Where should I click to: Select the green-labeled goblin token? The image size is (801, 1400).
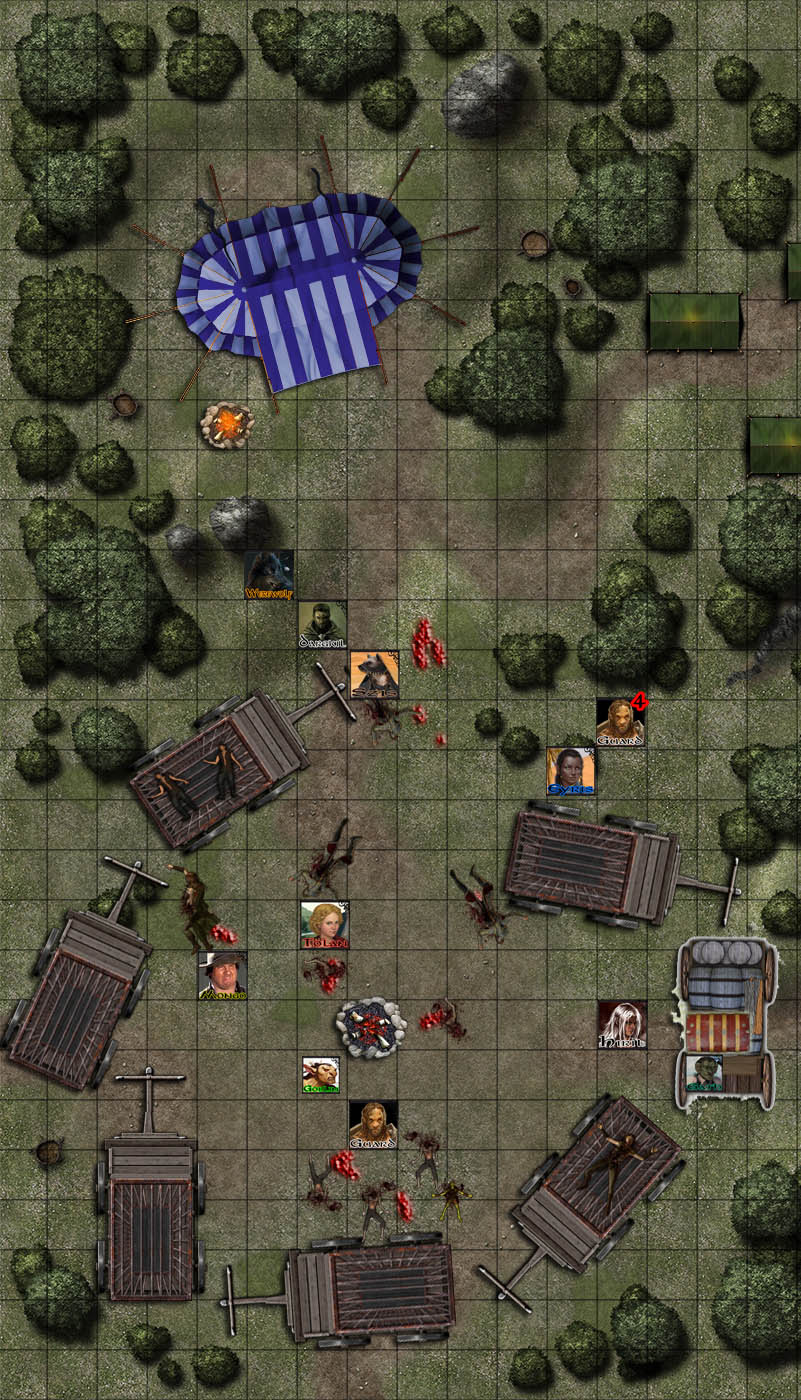pos(321,1075)
